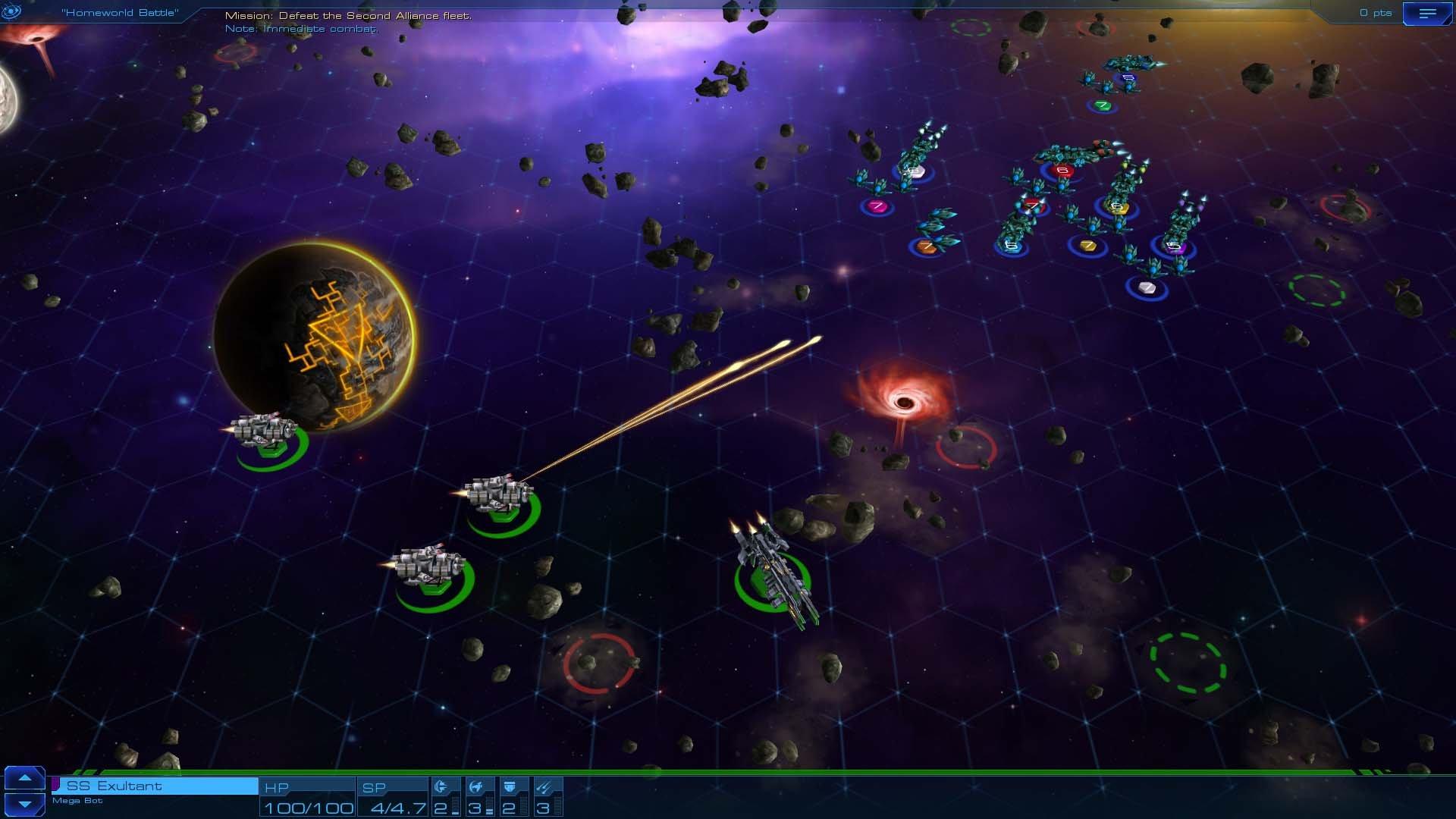This screenshot has width=1456, height=819.
Task: Select the down arrow to cycle ships
Action: pos(26,805)
